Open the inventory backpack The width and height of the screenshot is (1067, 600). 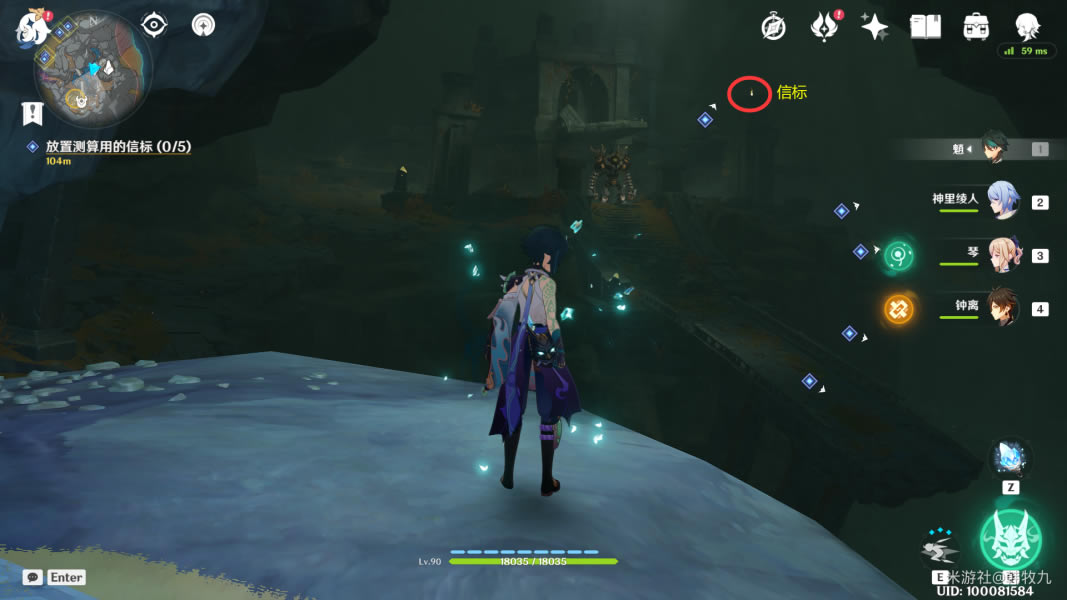click(x=976, y=27)
